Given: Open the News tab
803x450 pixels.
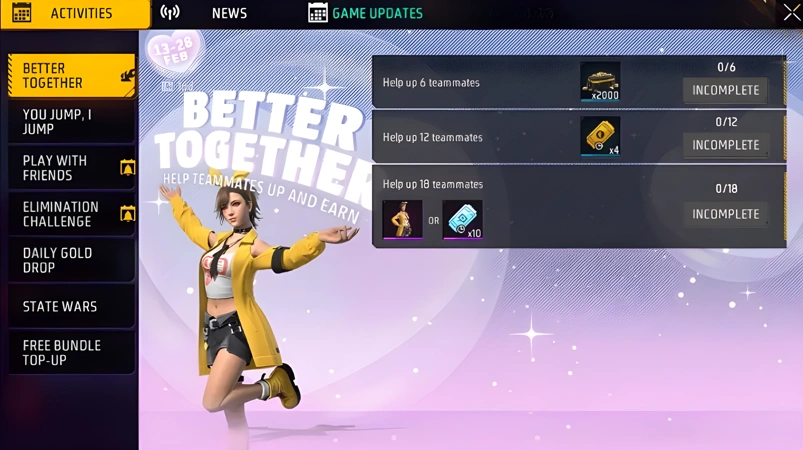Looking at the screenshot, I should coord(228,14).
